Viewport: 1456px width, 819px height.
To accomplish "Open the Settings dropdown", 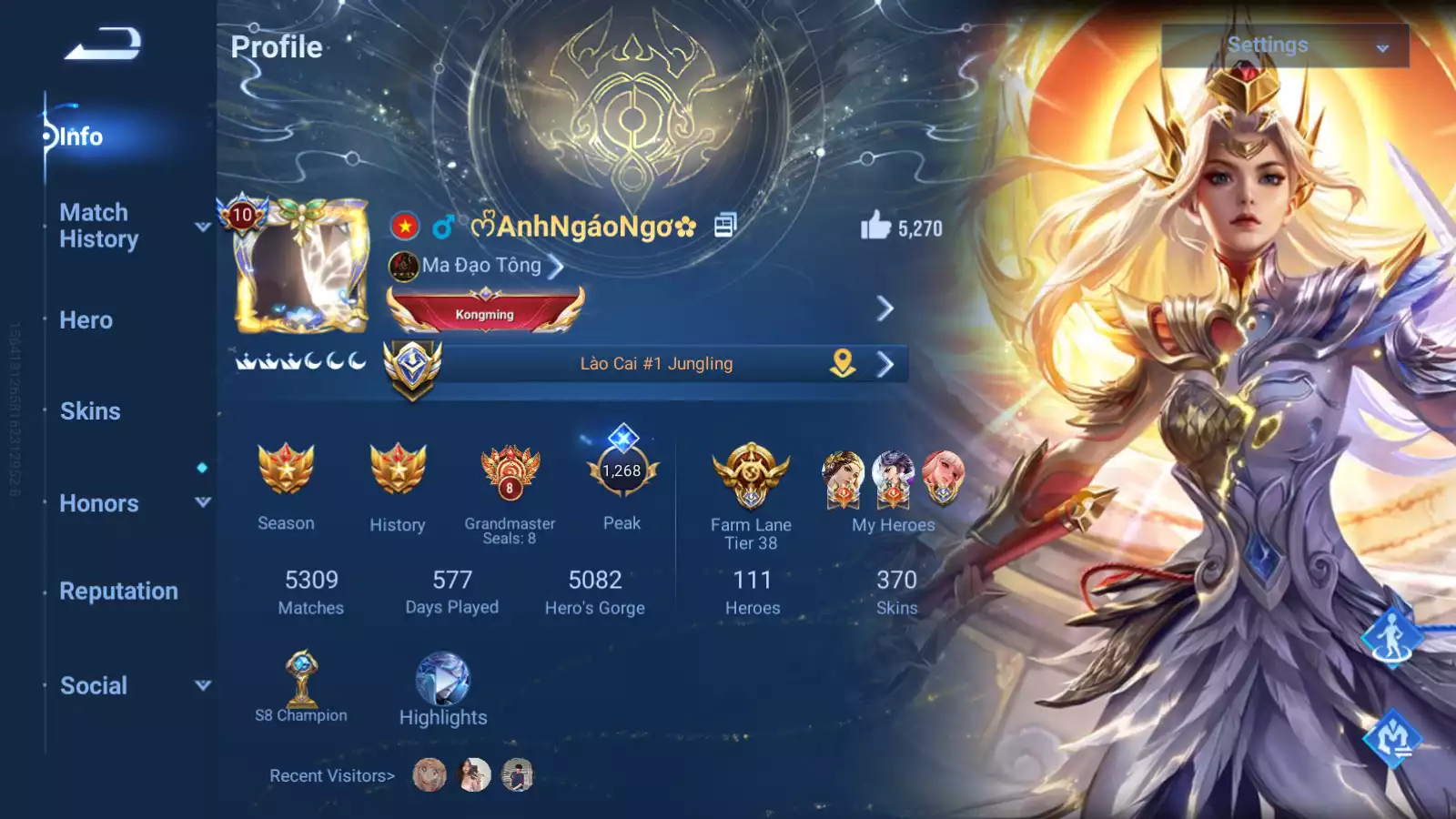I will (x=1284, y=45).
